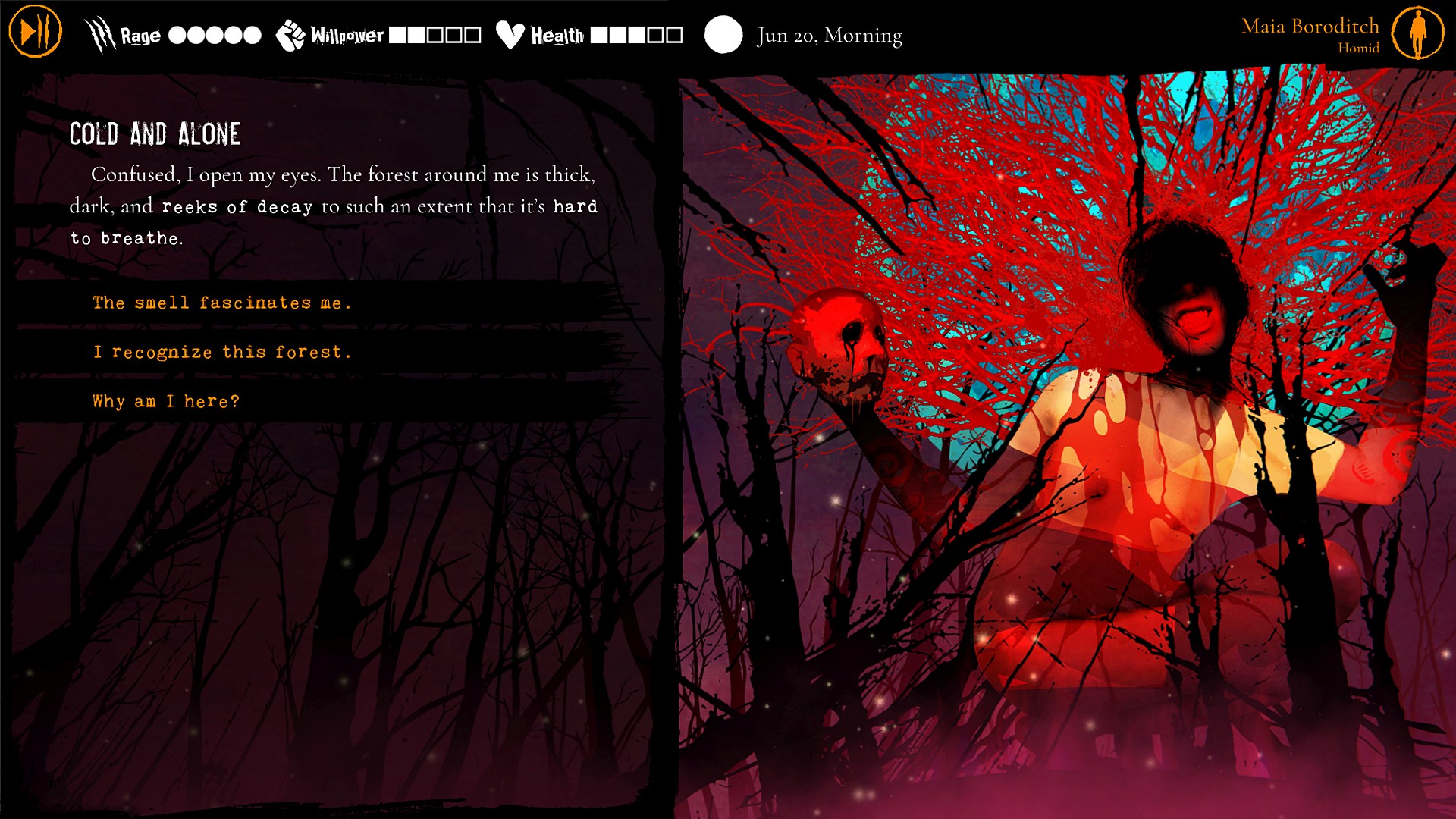Choose "I recognize this forest."

pos(221,351)
